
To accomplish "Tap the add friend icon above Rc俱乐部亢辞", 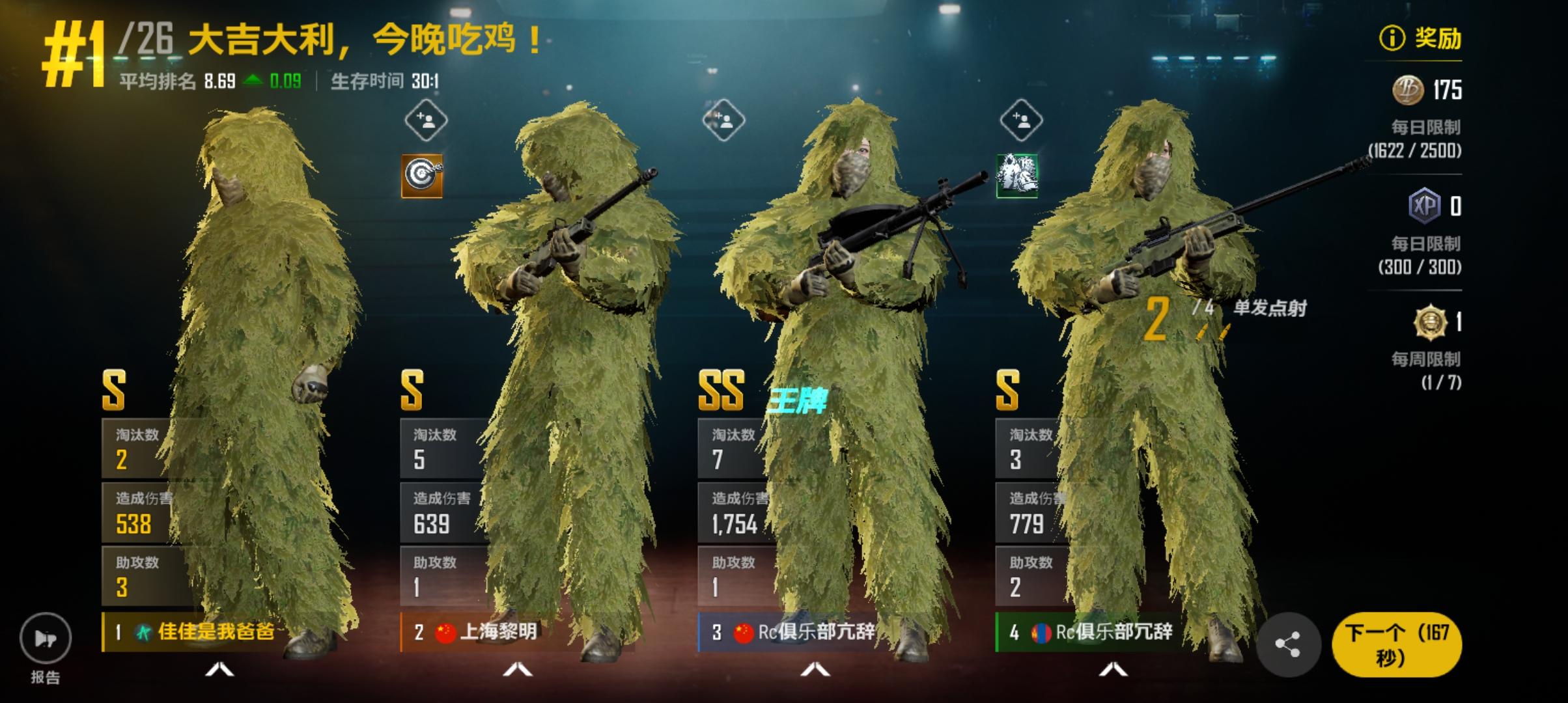I will pyautogui.click(x=725, y=120).
